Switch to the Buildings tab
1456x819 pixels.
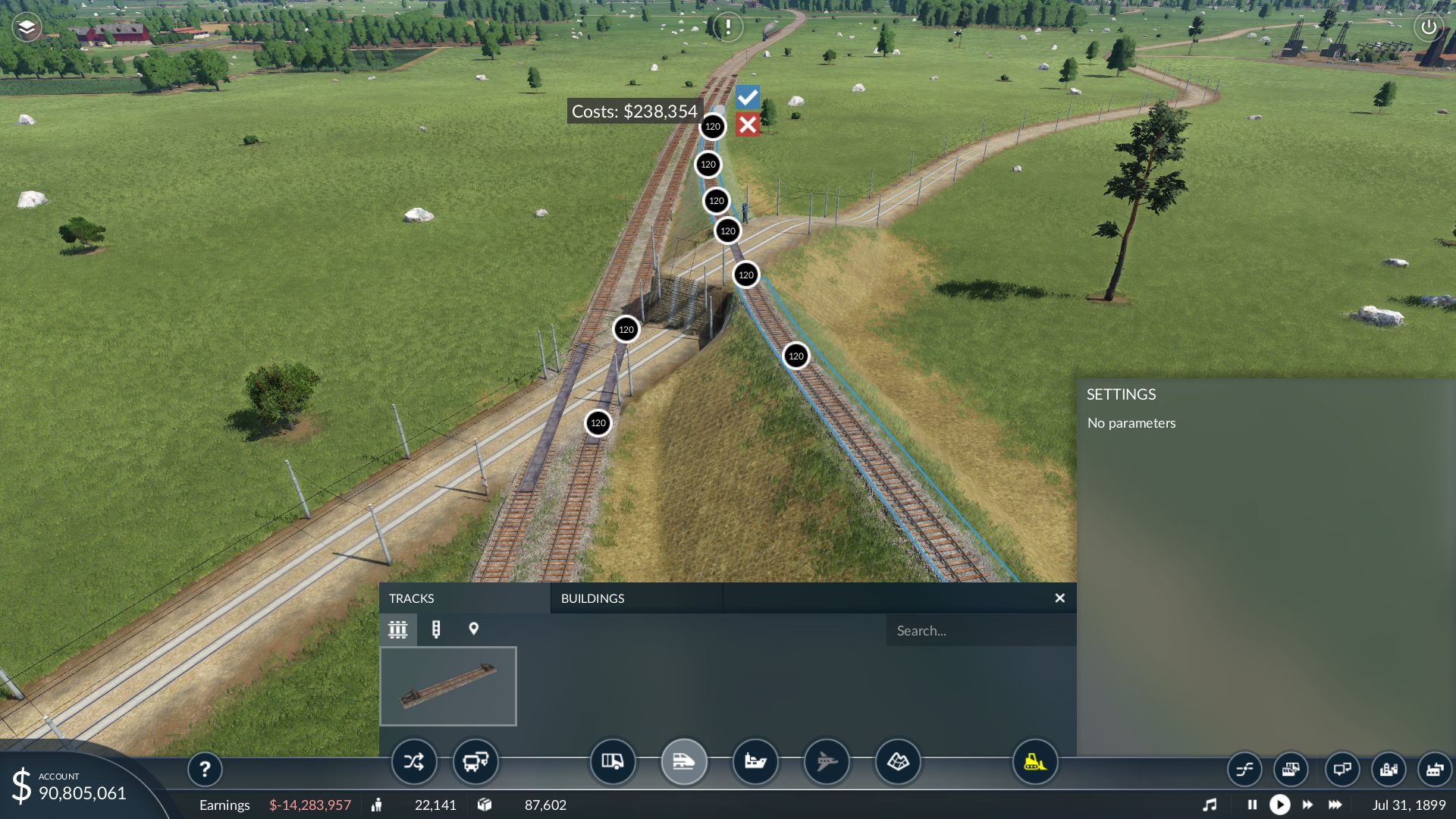click(x=592, y=598)
